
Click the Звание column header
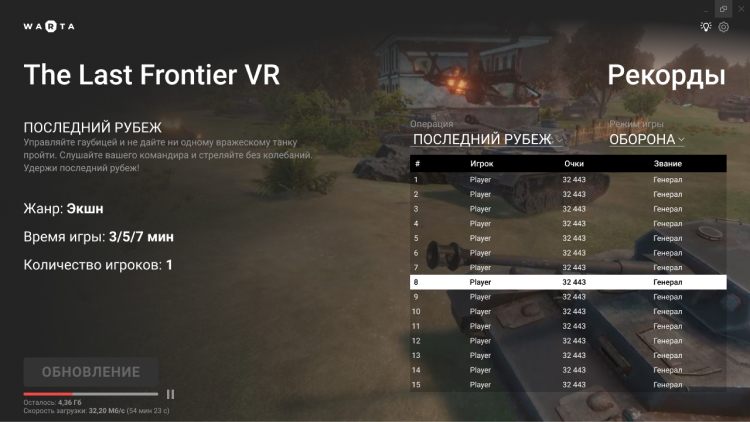pyautogui.click(x=667, y=163)
